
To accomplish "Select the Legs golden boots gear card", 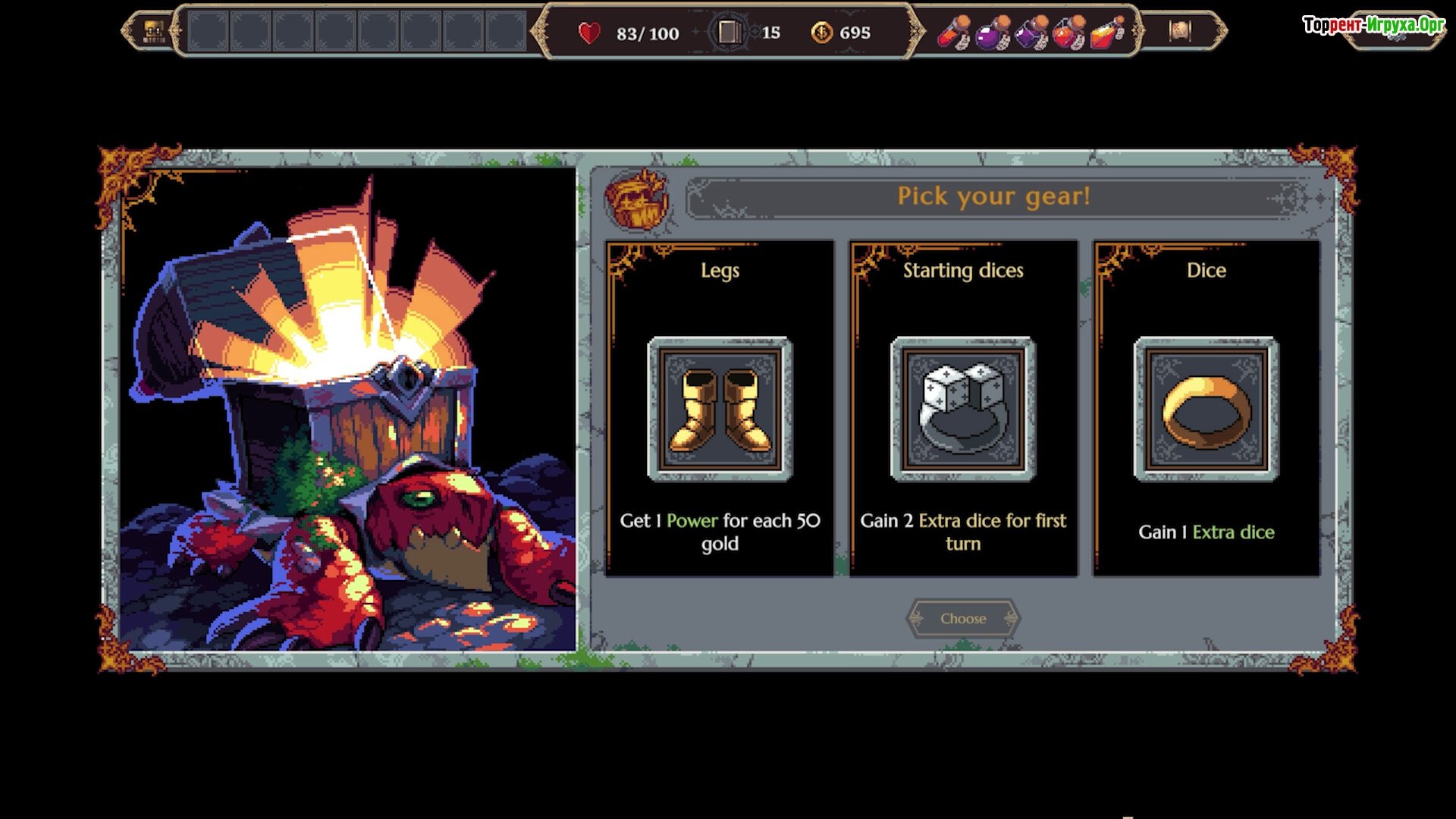I will (720, 409).
